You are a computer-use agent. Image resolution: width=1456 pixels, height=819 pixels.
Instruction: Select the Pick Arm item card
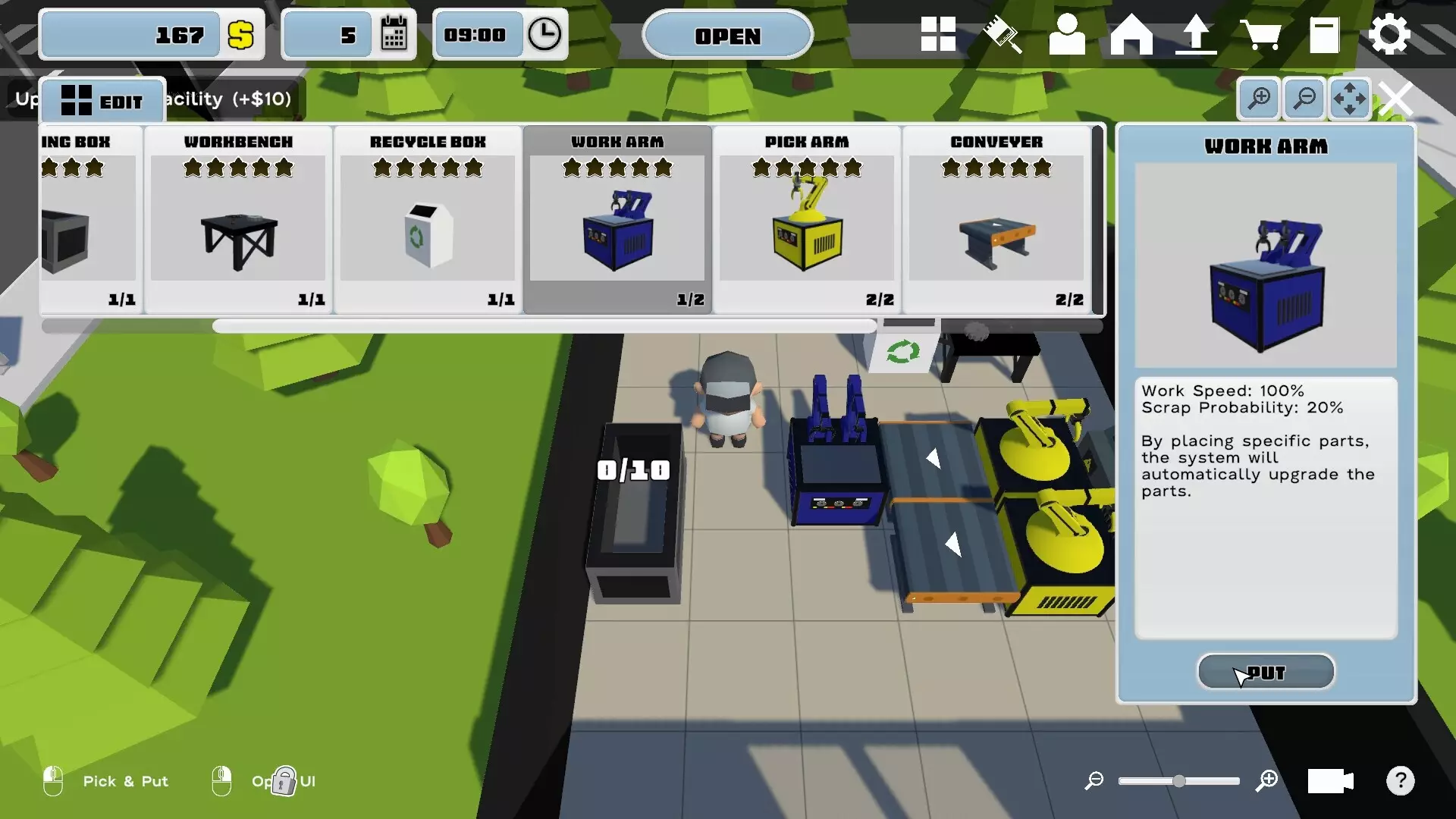(807, 218)
